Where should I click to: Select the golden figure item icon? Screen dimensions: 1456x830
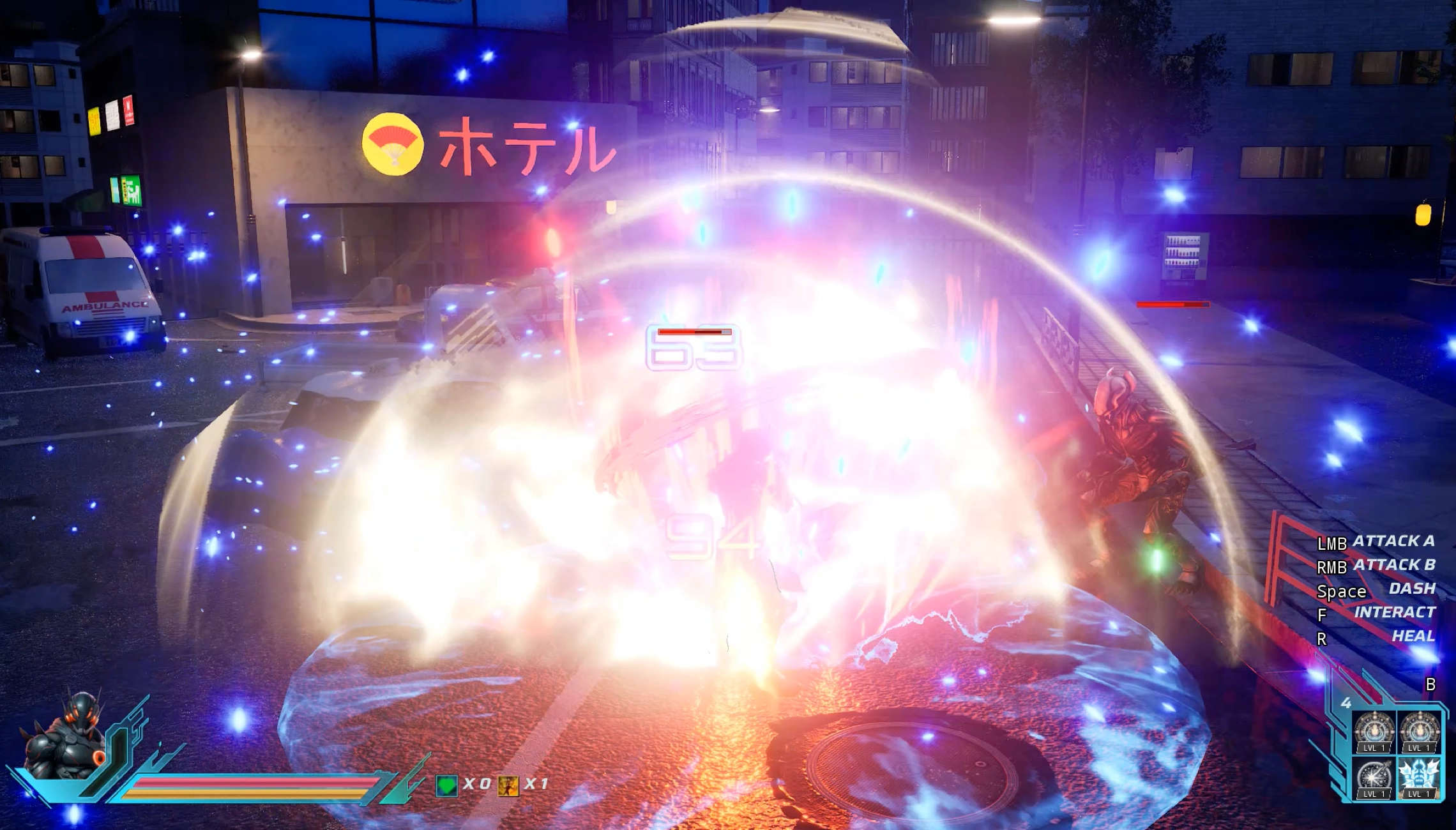508,785
